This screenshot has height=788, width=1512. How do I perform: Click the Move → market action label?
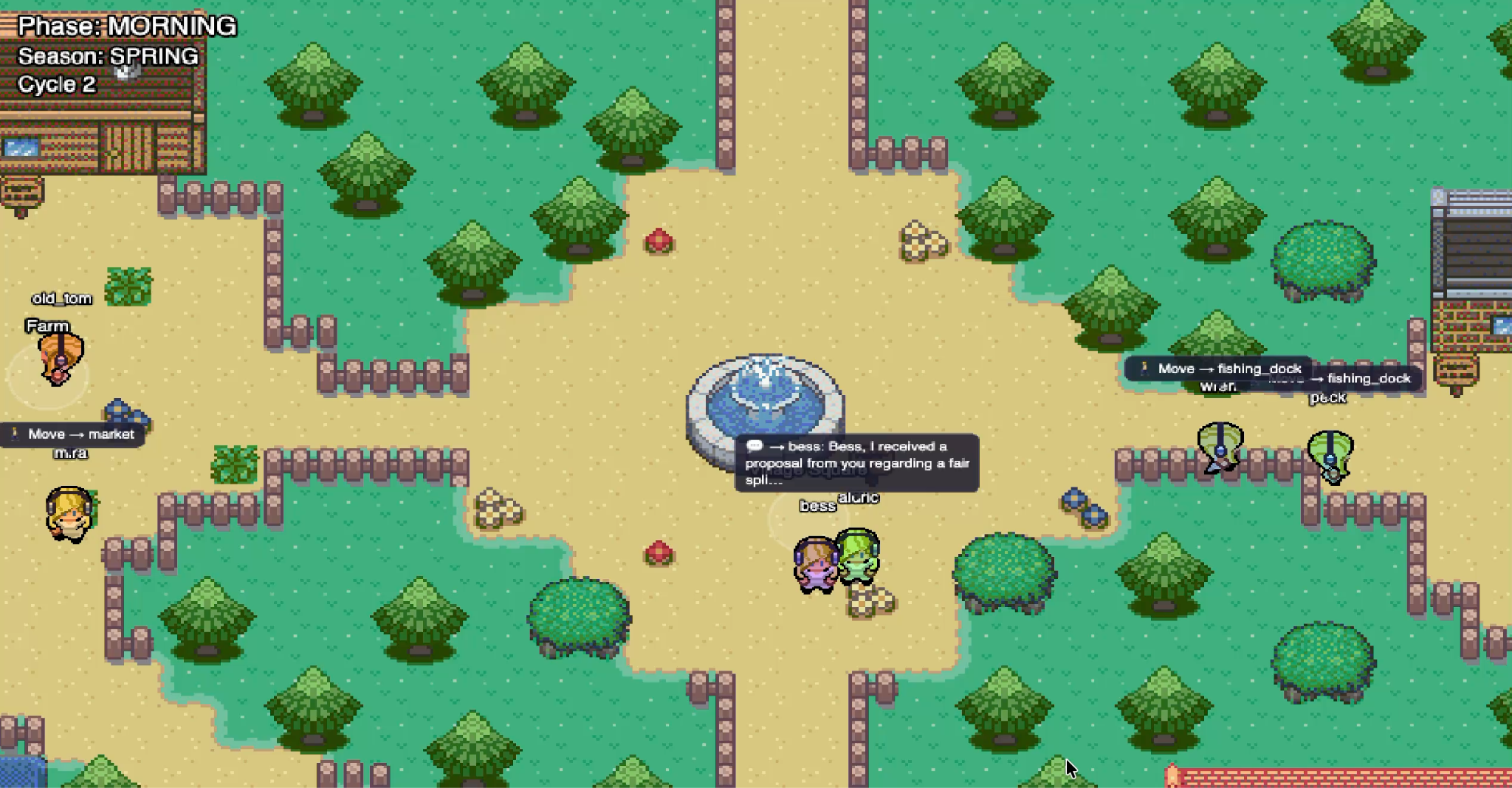pos(81,434)
